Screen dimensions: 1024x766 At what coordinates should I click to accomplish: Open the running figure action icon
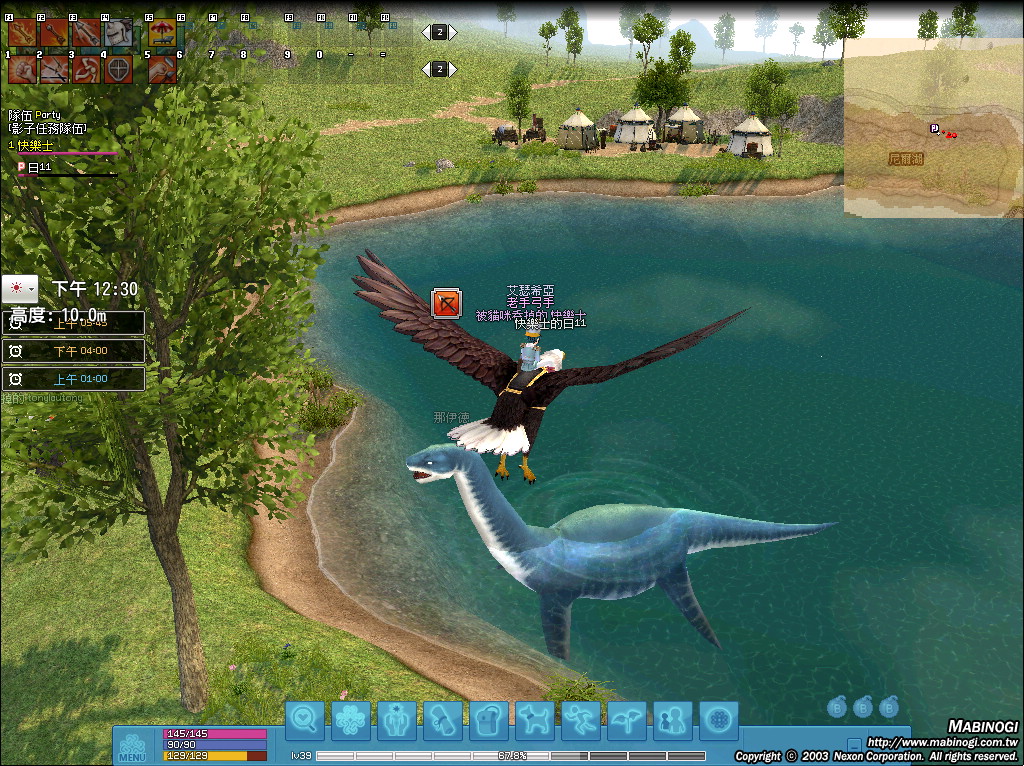[x=581, y=720]
